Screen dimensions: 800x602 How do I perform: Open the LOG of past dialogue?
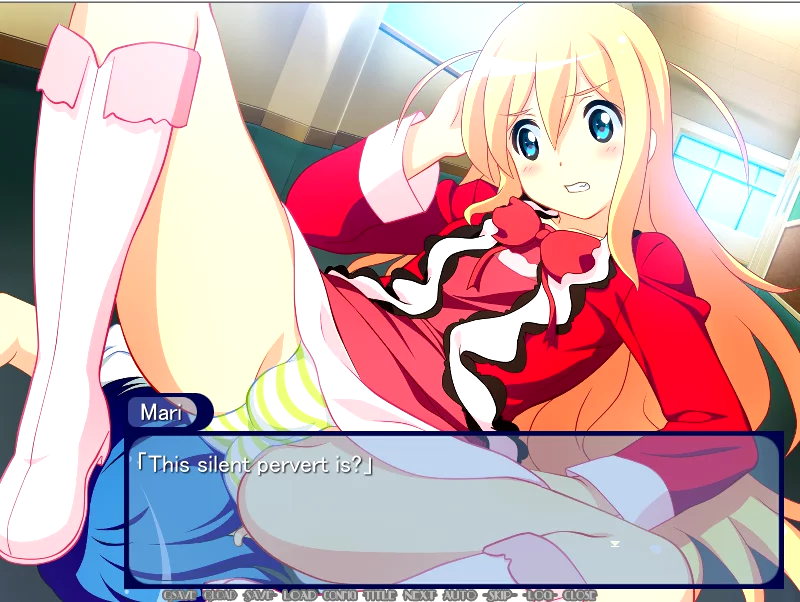(x=539, y=595)
